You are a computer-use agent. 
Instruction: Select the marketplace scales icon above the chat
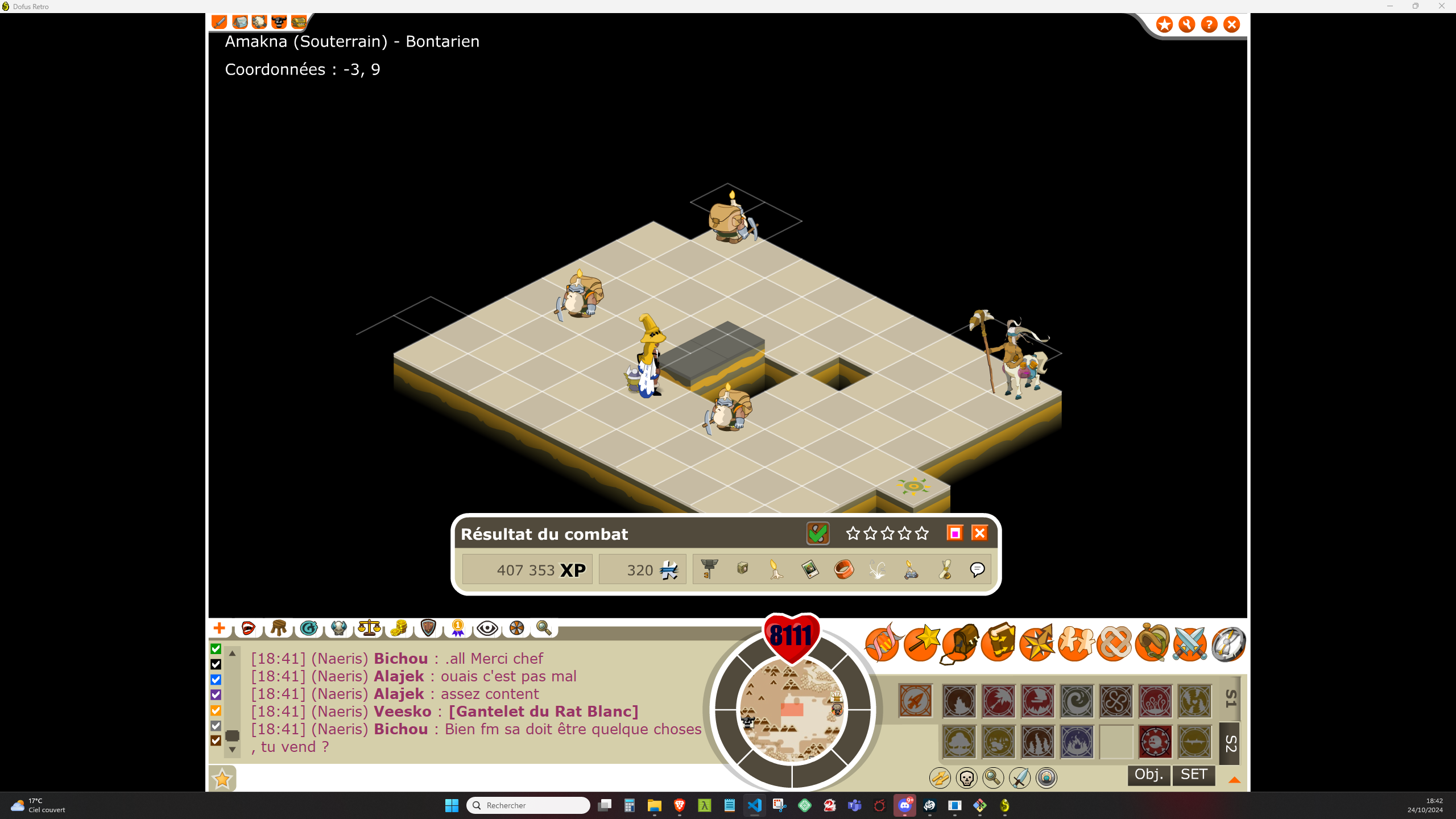[x=370, y=628]
